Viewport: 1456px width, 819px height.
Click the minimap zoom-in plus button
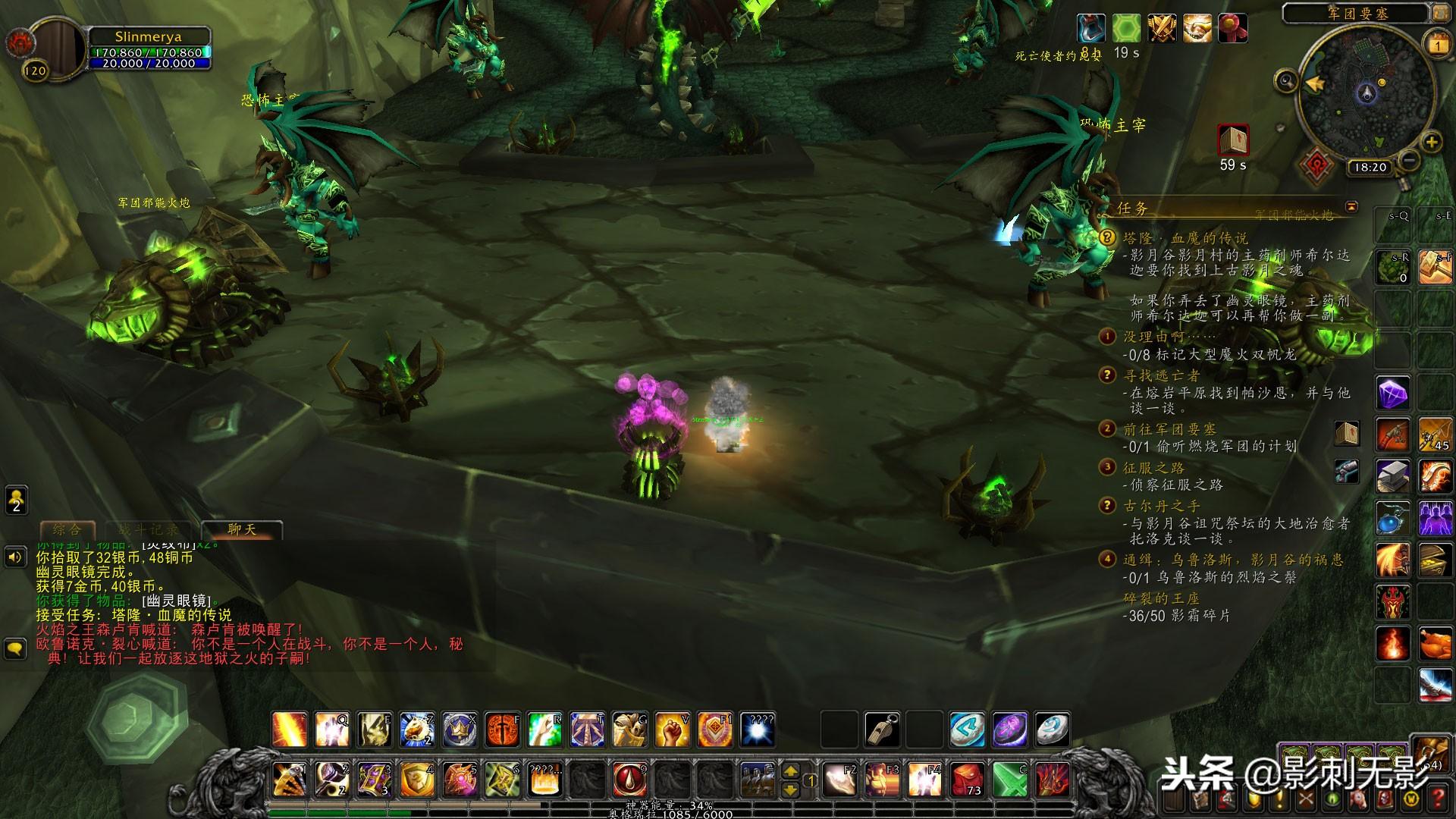click(1431, 142)
